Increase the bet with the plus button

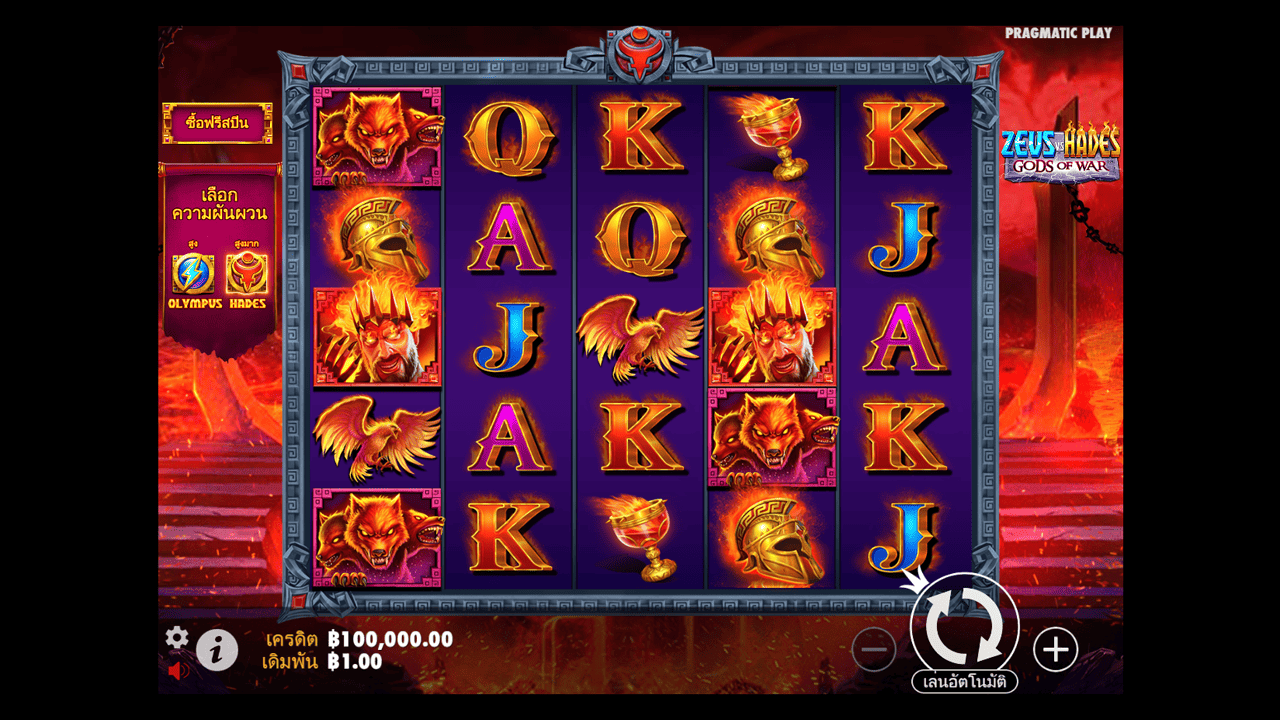click(1055, 650)
